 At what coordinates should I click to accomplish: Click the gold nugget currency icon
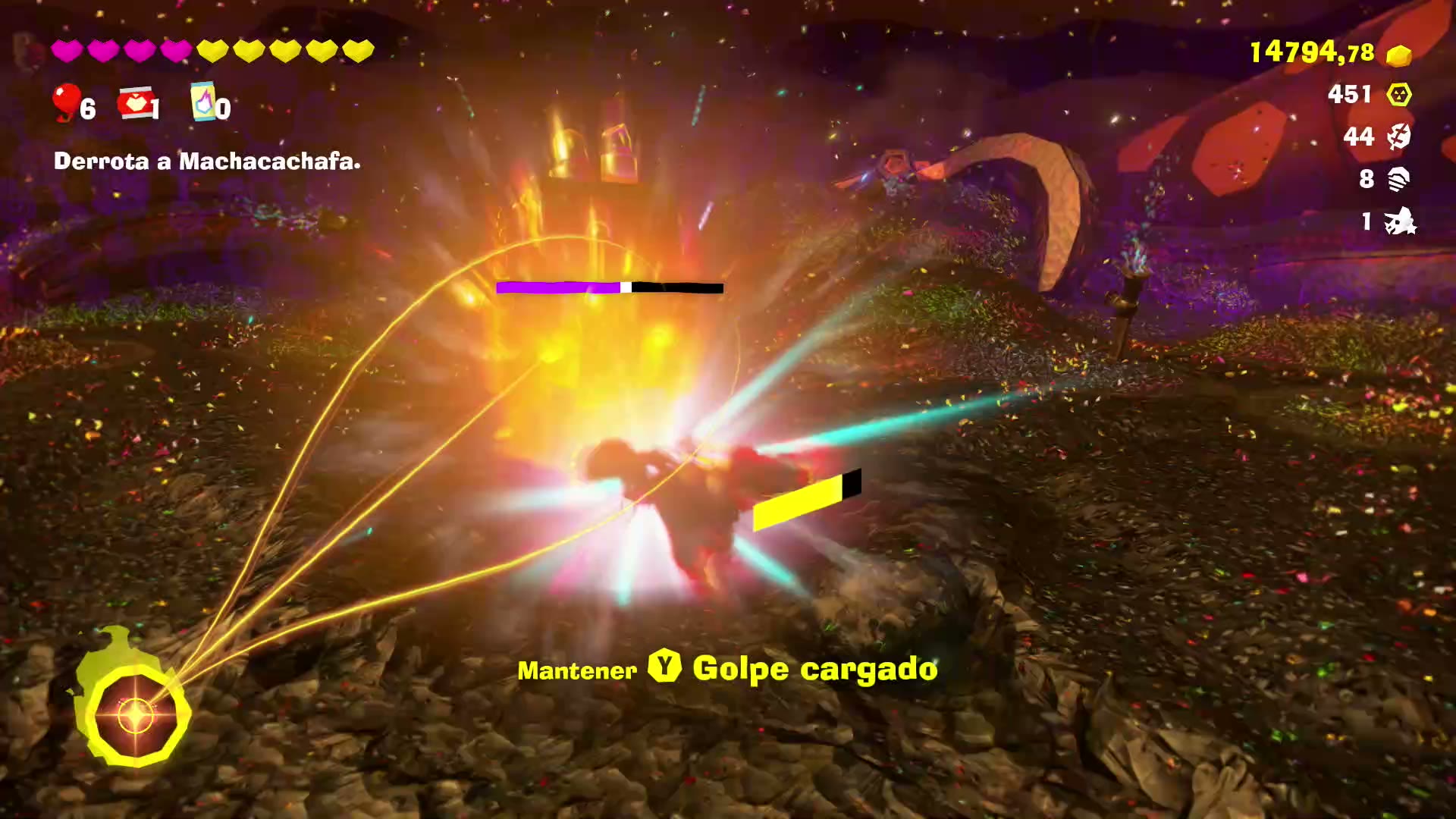pos(1398,55)
